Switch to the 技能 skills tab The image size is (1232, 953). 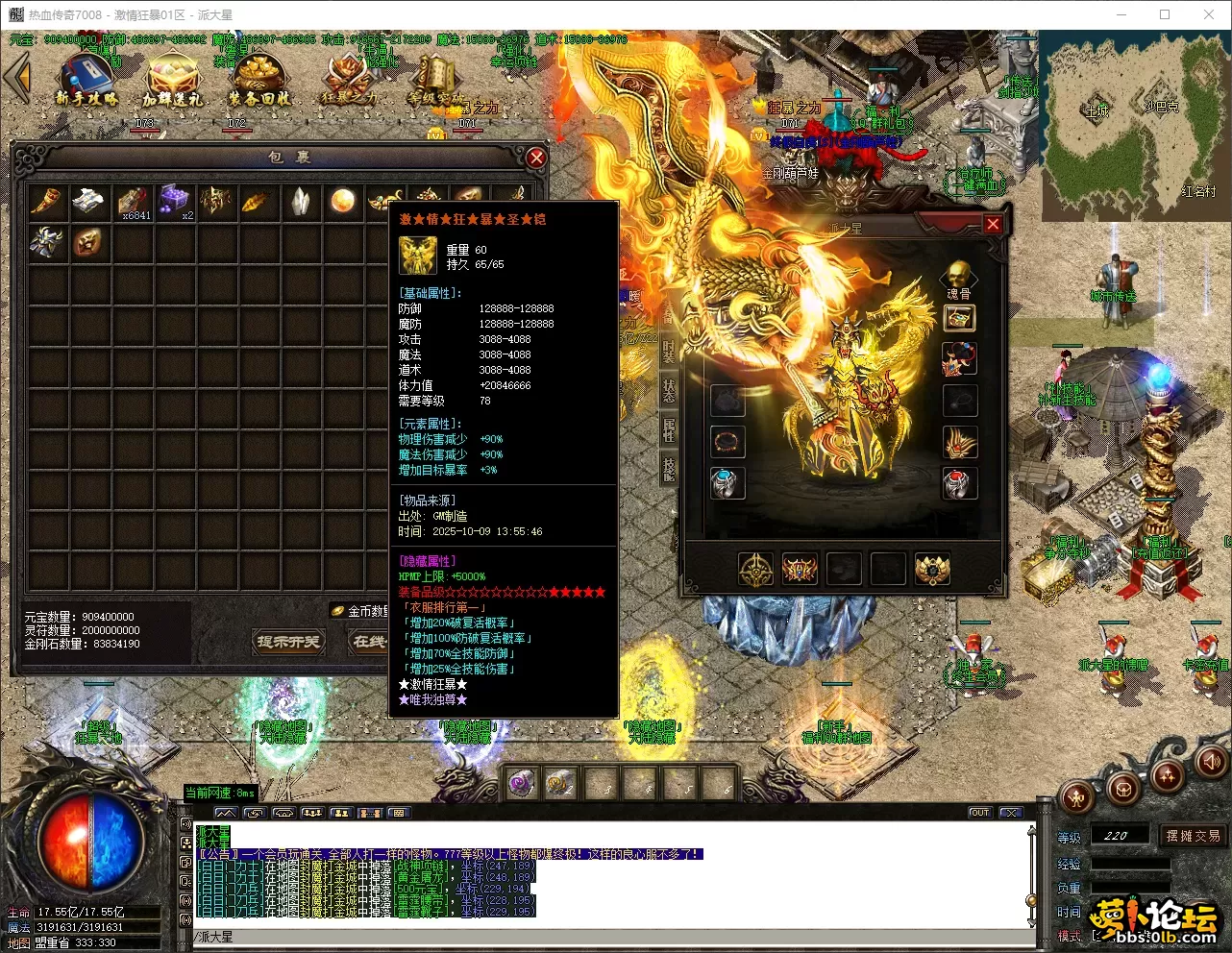click(x=669, y=468)
